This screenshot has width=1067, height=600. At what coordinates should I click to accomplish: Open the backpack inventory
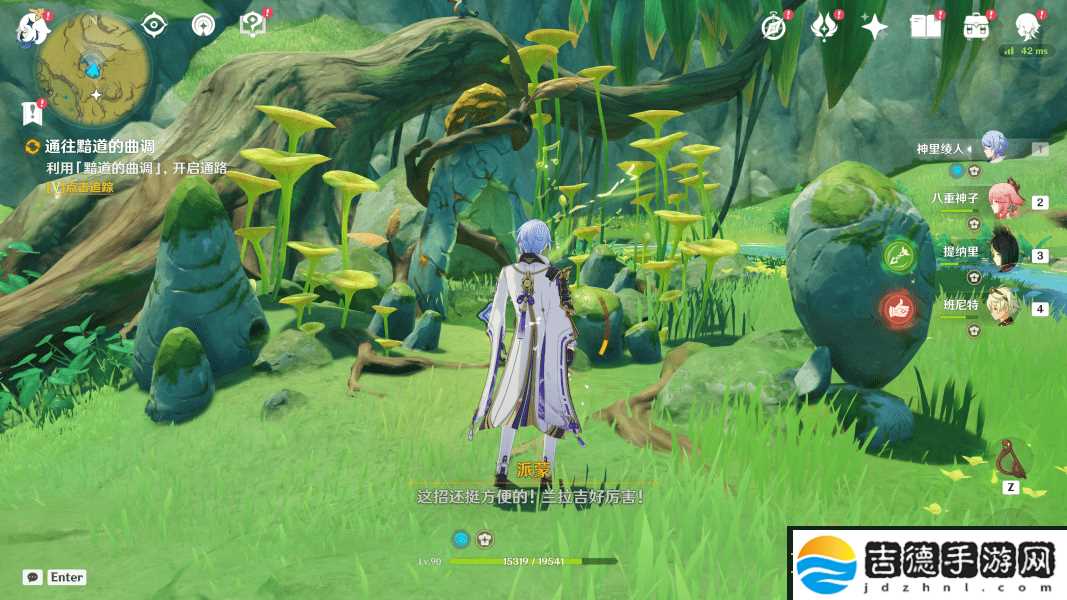point(977,27)
